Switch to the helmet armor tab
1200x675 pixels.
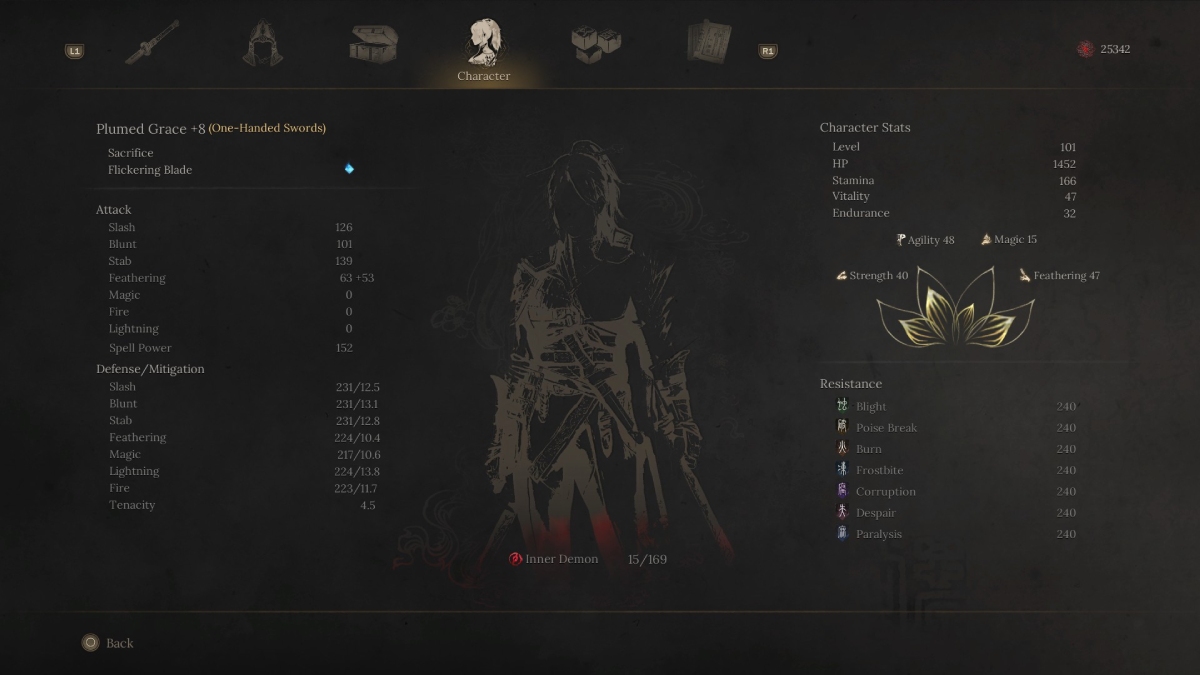pyautogui.click(x=263, y=43)
